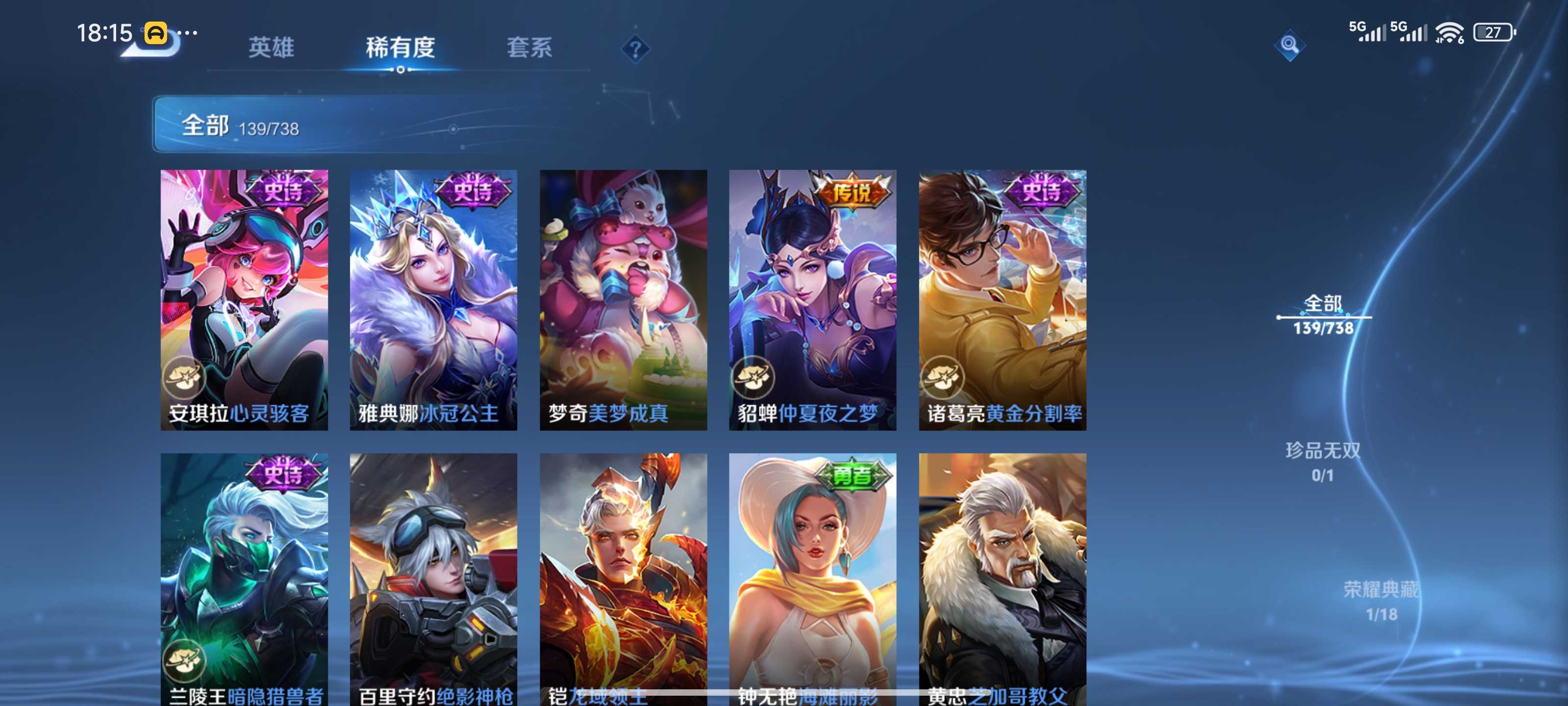Image resolution: width=1568 pixels, height=706 pixels.
Task: Select 安琪拉 心灵骇客 skin card
Action: click(x=244, y=300)
